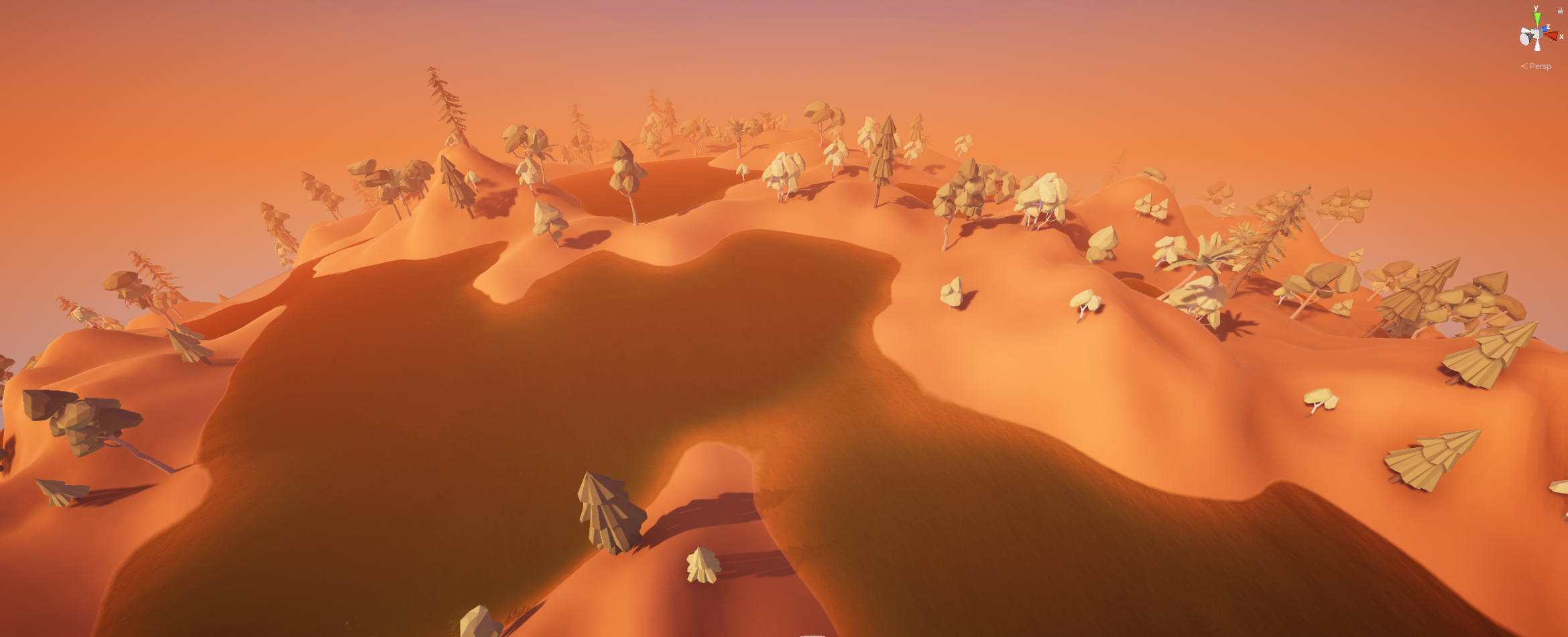Click the red X axis cone on the gizmo
1568x637 pixels.
tap(1551, 35)
